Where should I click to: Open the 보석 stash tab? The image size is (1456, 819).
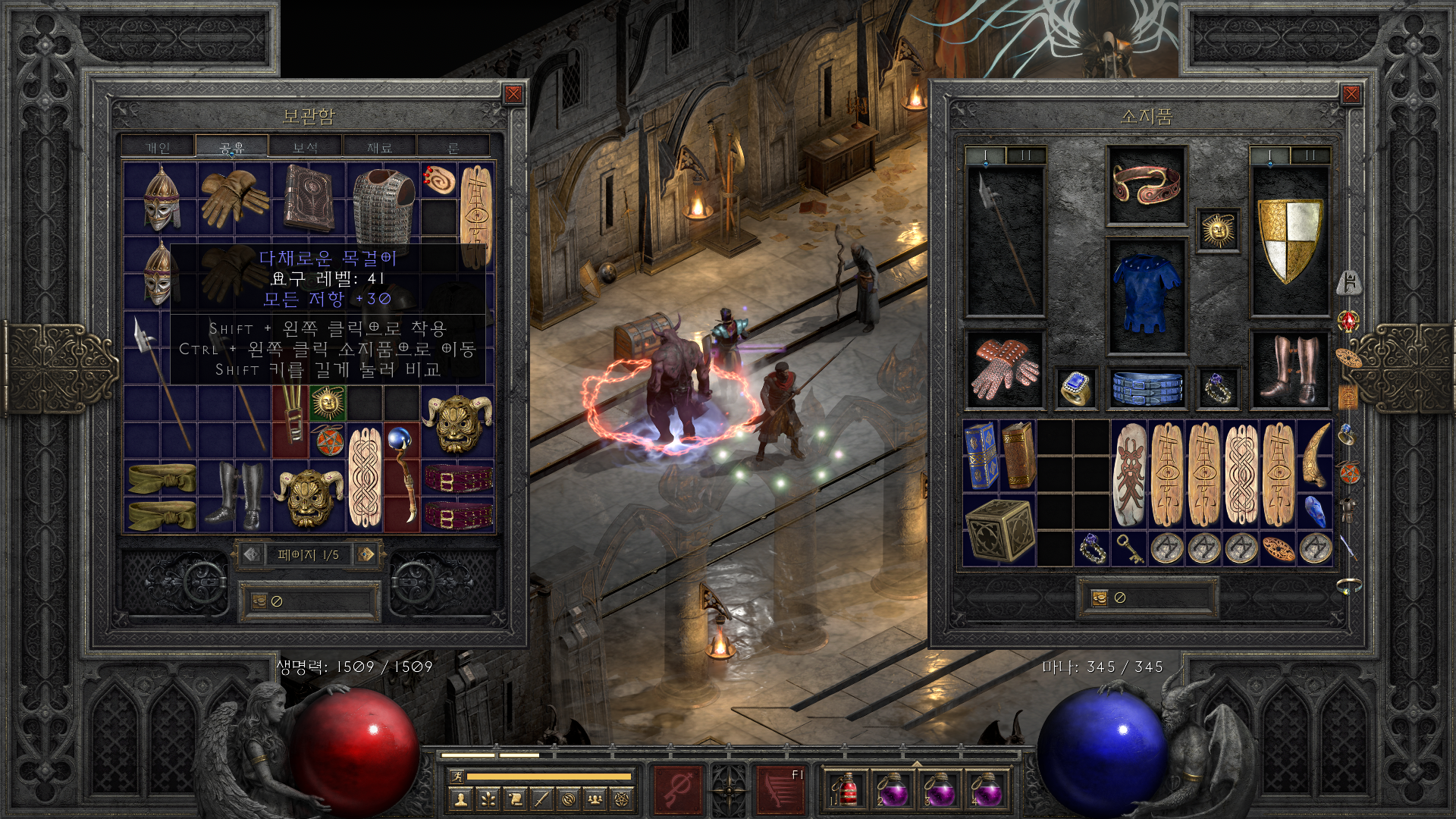pos(306,147)
